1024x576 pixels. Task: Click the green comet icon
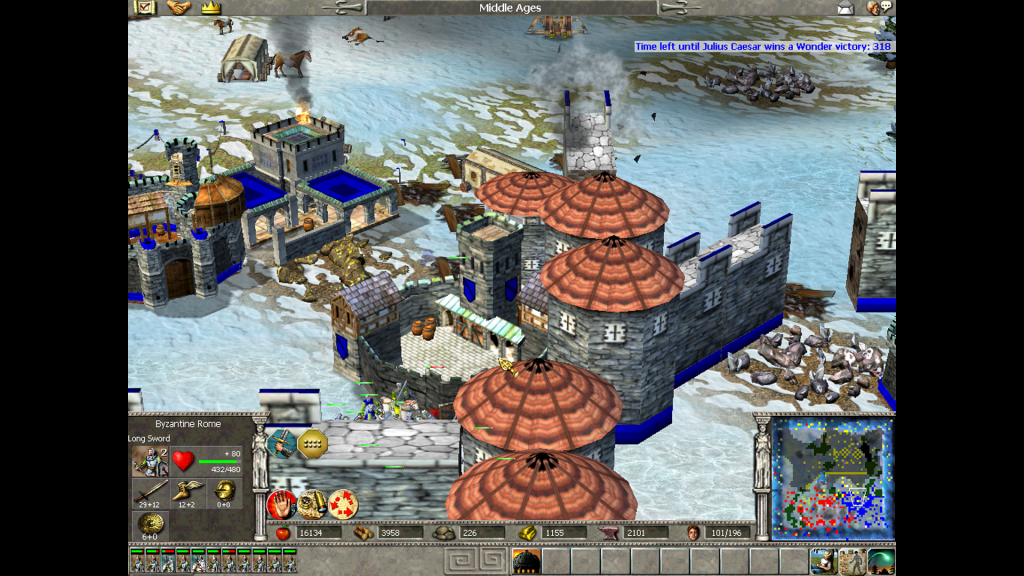[881, 561]
